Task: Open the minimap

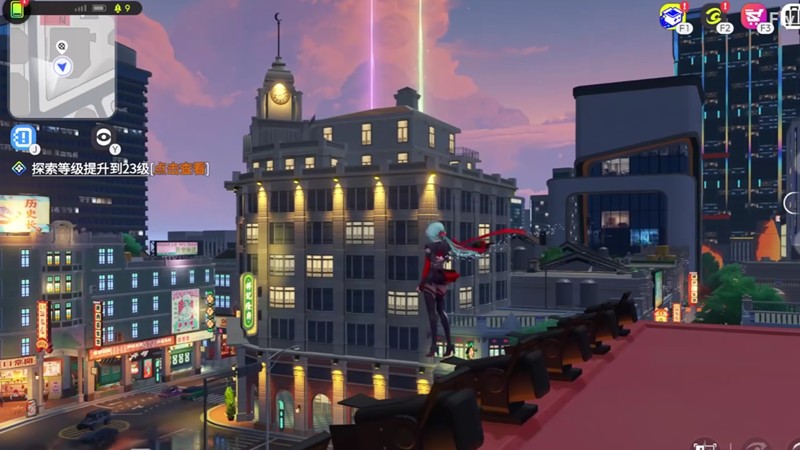Action: point(62,66)
